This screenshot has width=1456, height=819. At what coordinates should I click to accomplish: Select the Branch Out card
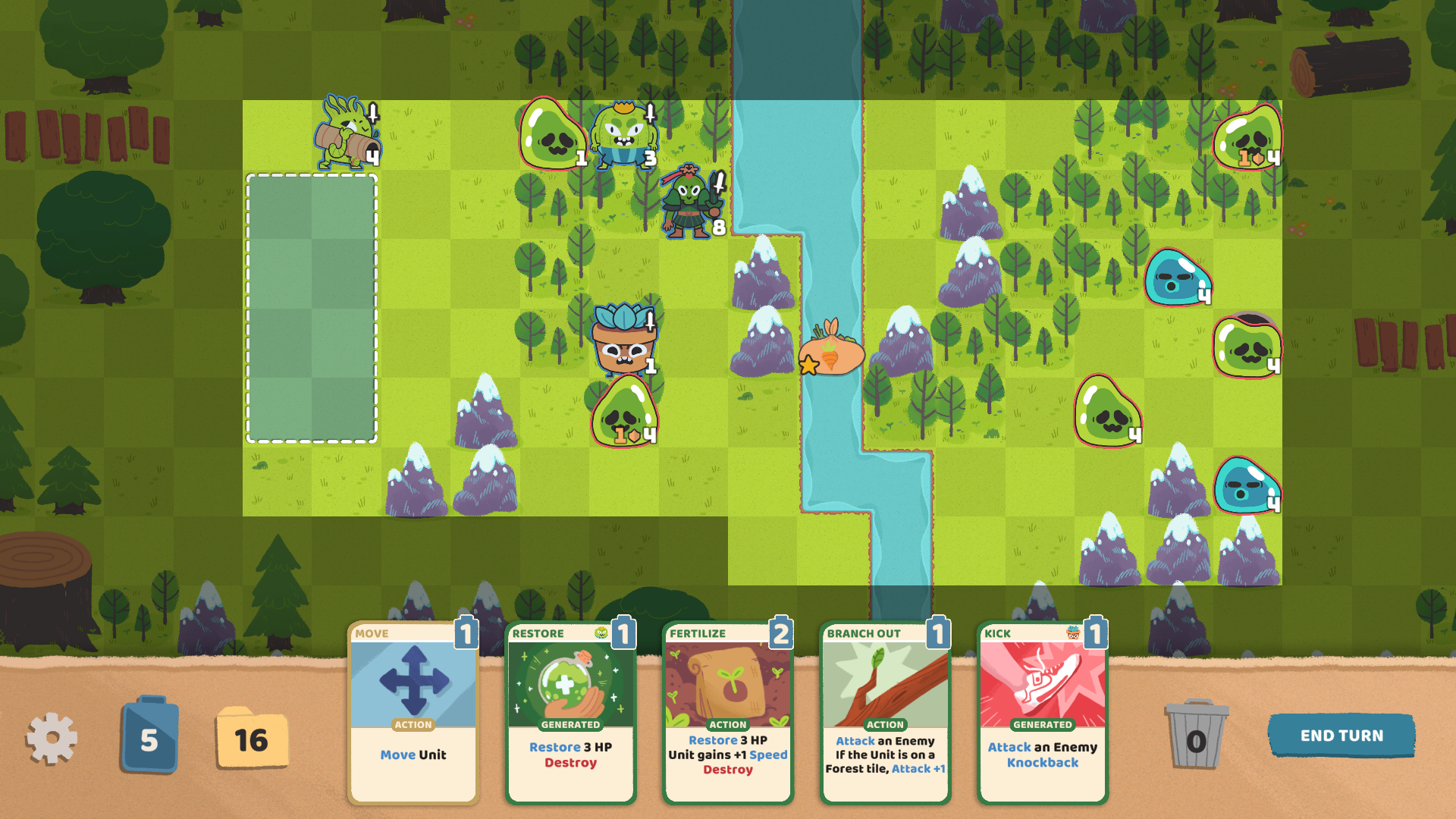pos(886,713)
